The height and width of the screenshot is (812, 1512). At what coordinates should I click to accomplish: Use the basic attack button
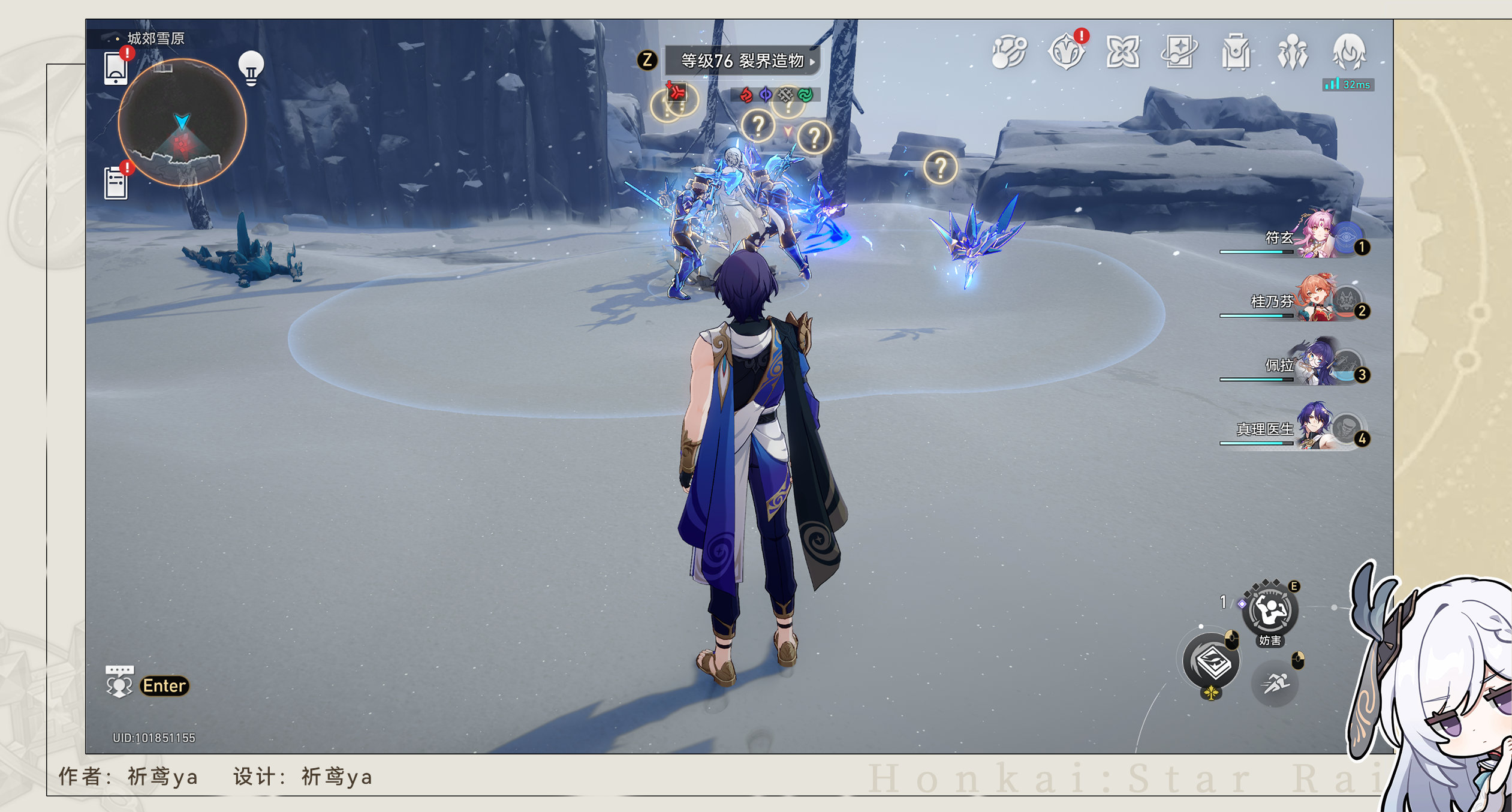click(x=1212, y=663)
